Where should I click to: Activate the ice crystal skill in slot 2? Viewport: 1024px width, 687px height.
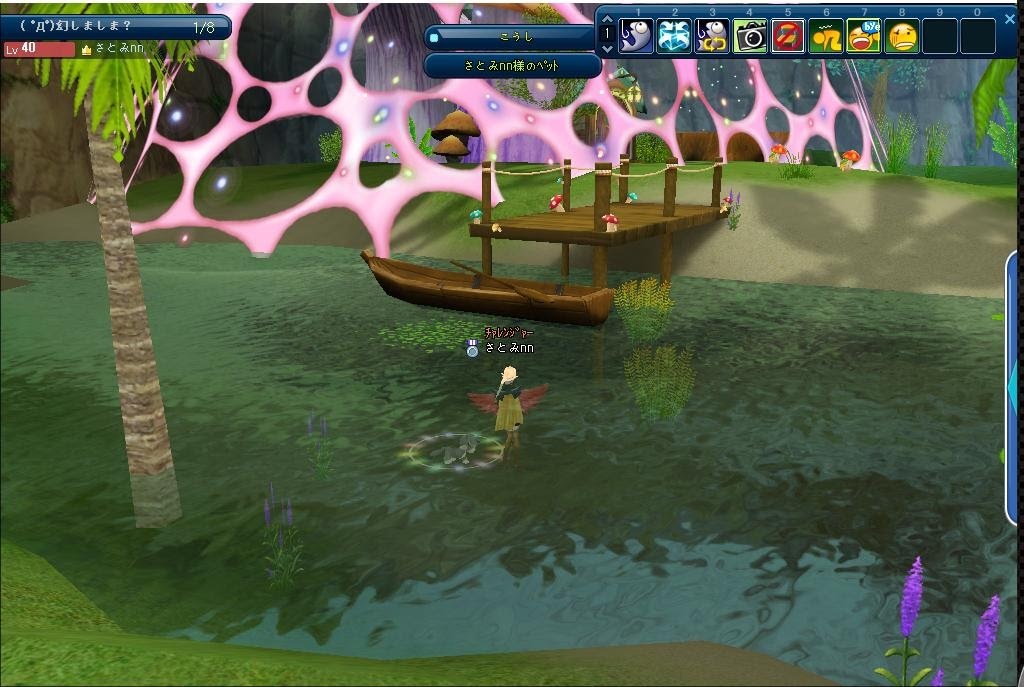[674, 36]
